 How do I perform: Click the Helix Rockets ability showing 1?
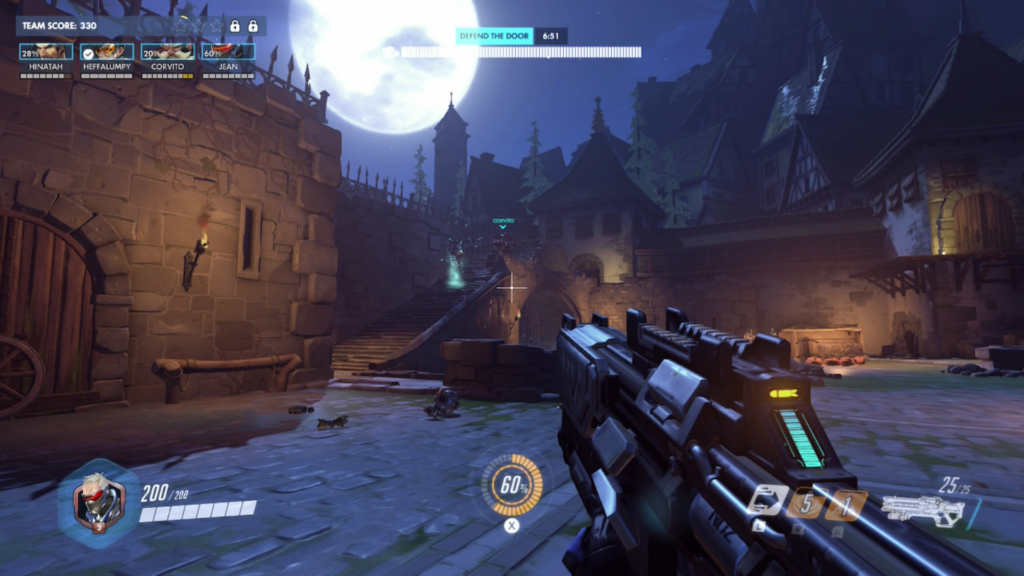(844, 504)
